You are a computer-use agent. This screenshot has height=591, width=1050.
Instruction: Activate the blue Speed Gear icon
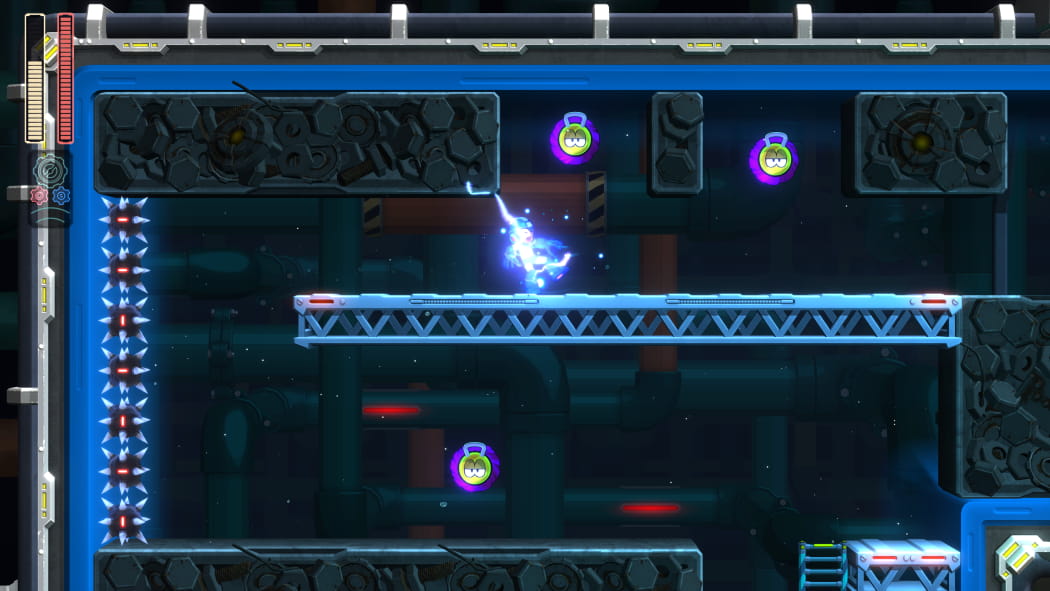(x=61, y=196)
